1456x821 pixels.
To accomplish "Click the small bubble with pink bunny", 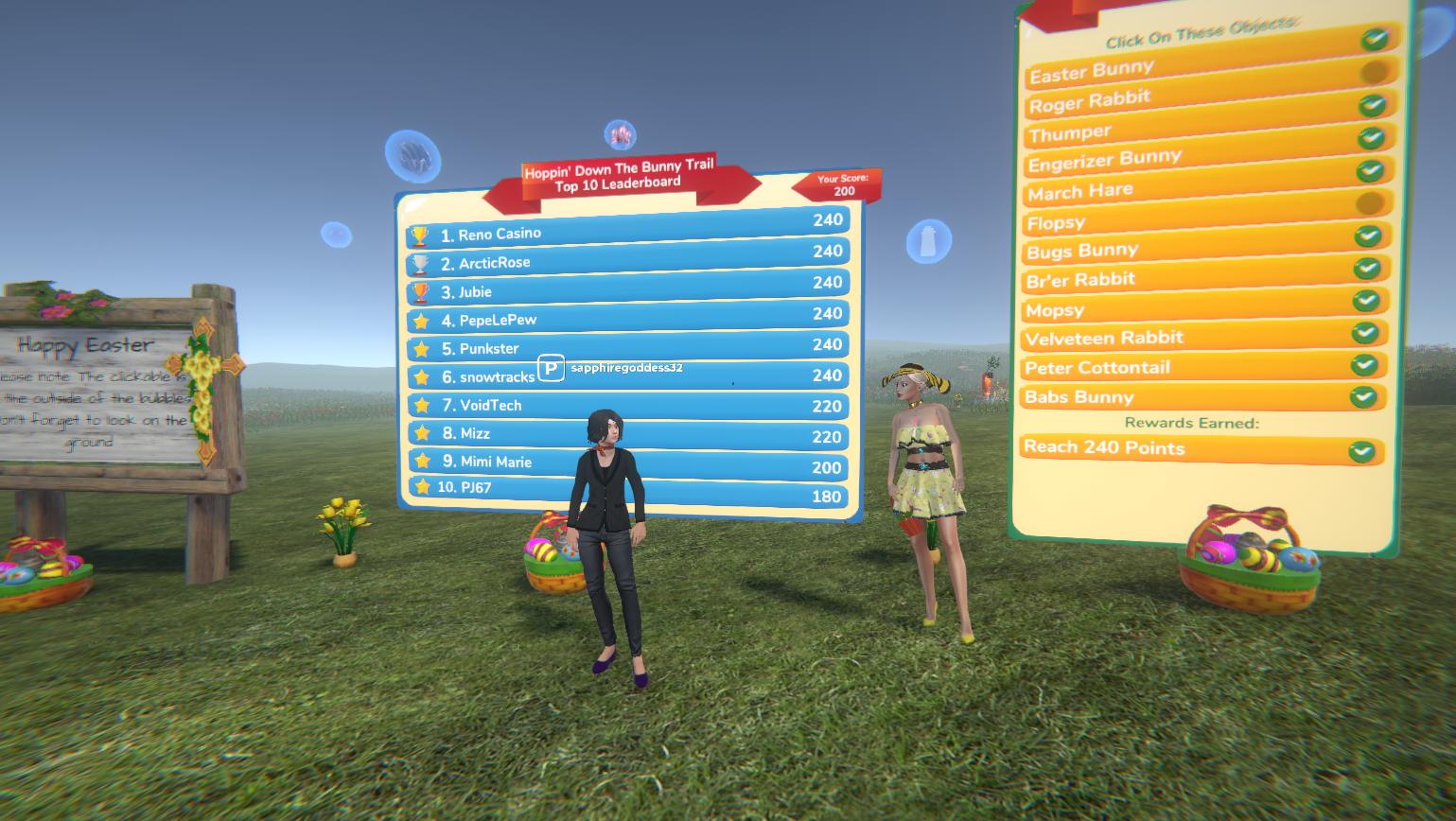I will coord(619,134).
